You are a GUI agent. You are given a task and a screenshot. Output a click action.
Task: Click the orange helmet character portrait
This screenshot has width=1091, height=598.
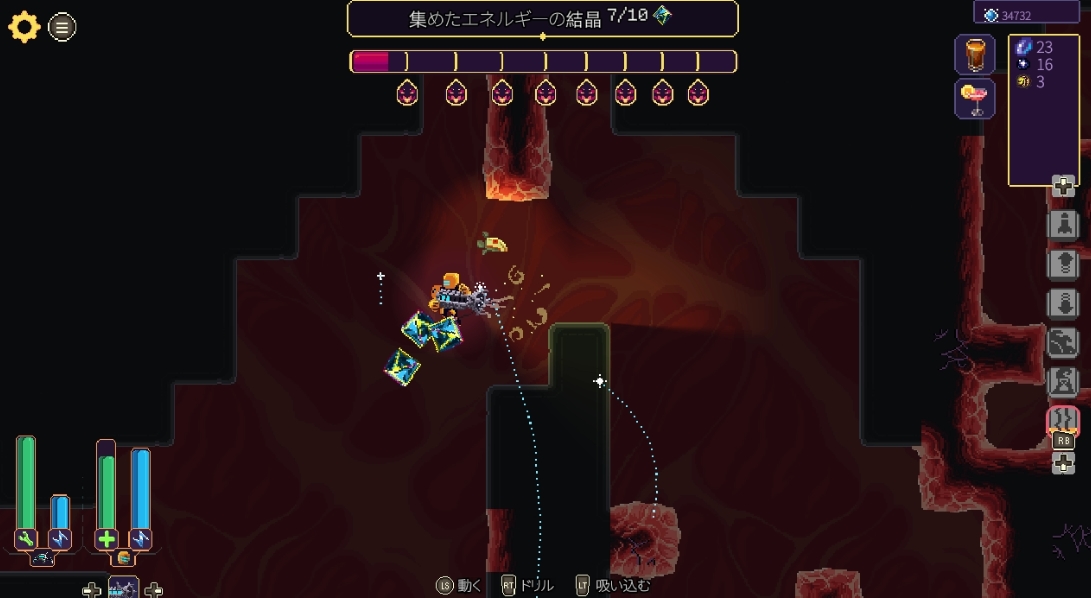(x=124, y=558)
